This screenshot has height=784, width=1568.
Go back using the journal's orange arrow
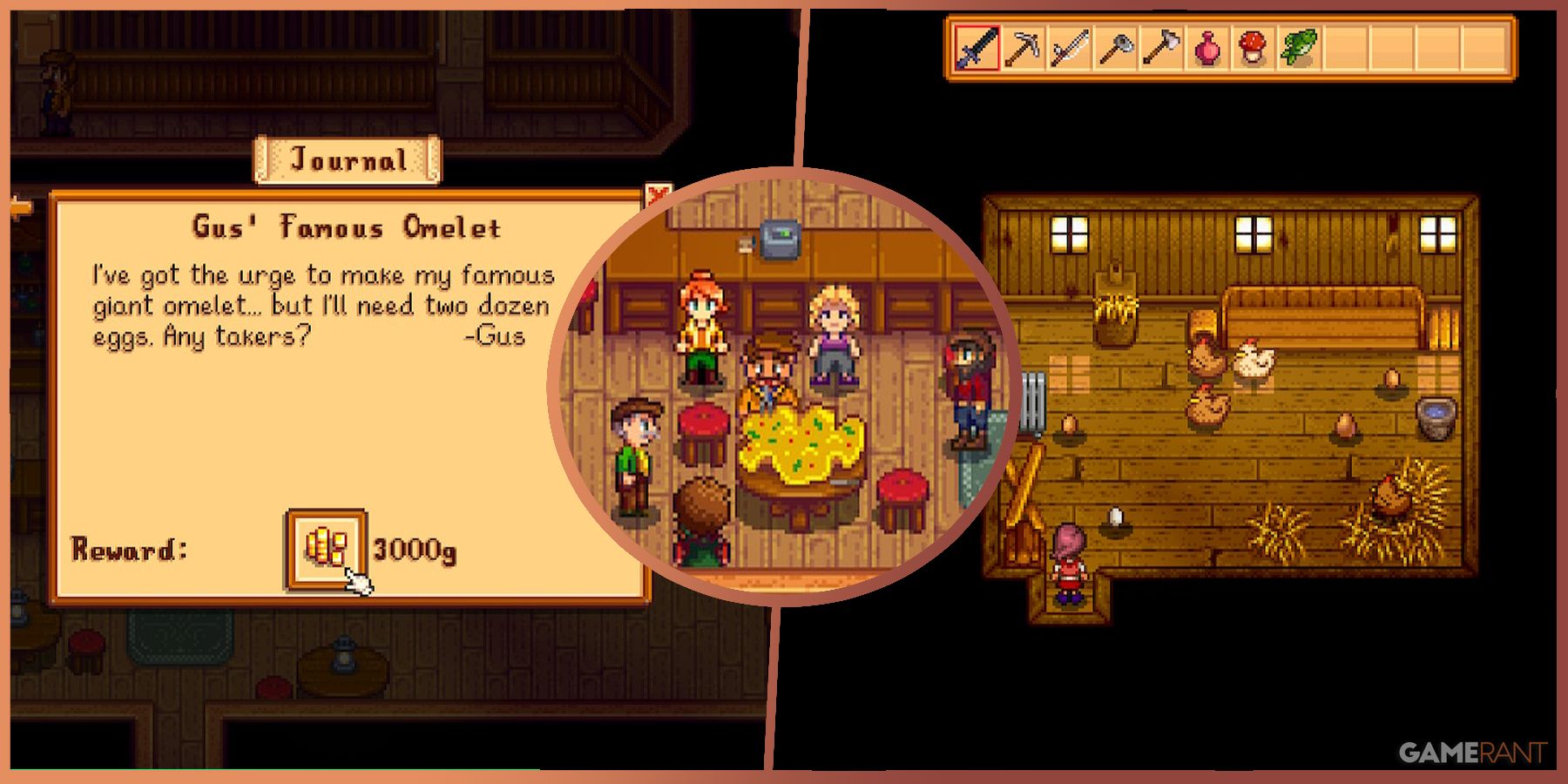pos(21,208)
